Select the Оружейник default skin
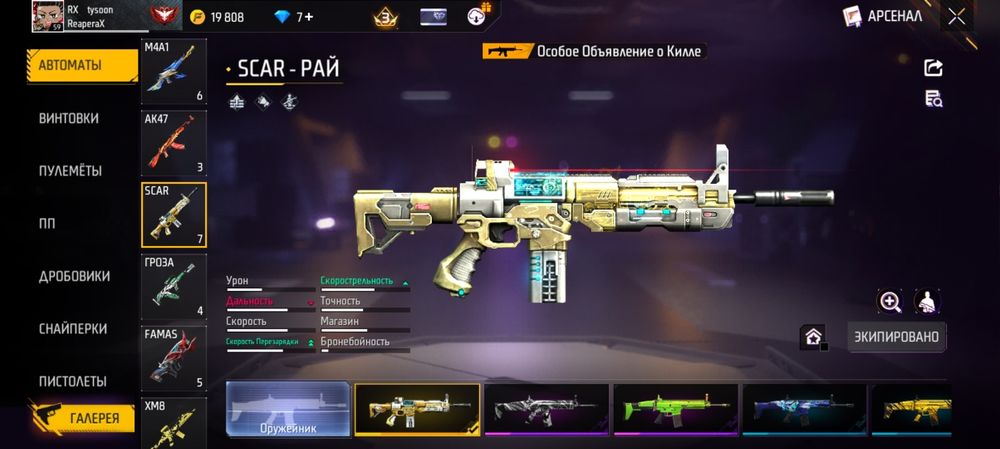Viewport: 1000px width, 449px height. tap(288, 410)
